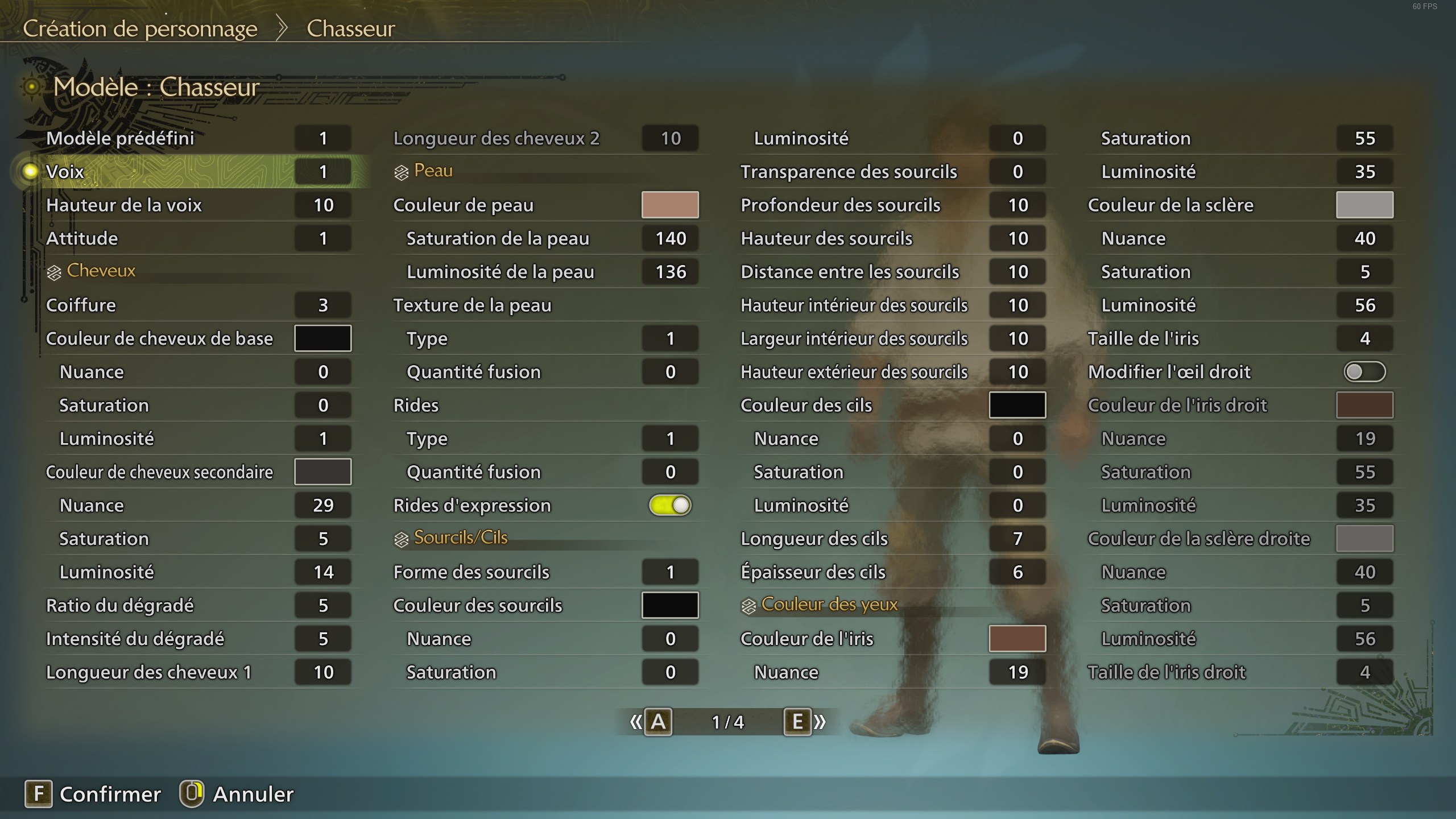Click the selection dot beside Voix
Image resolution: width=1456 pixels, height=819 pixels.
click(30, 171)
